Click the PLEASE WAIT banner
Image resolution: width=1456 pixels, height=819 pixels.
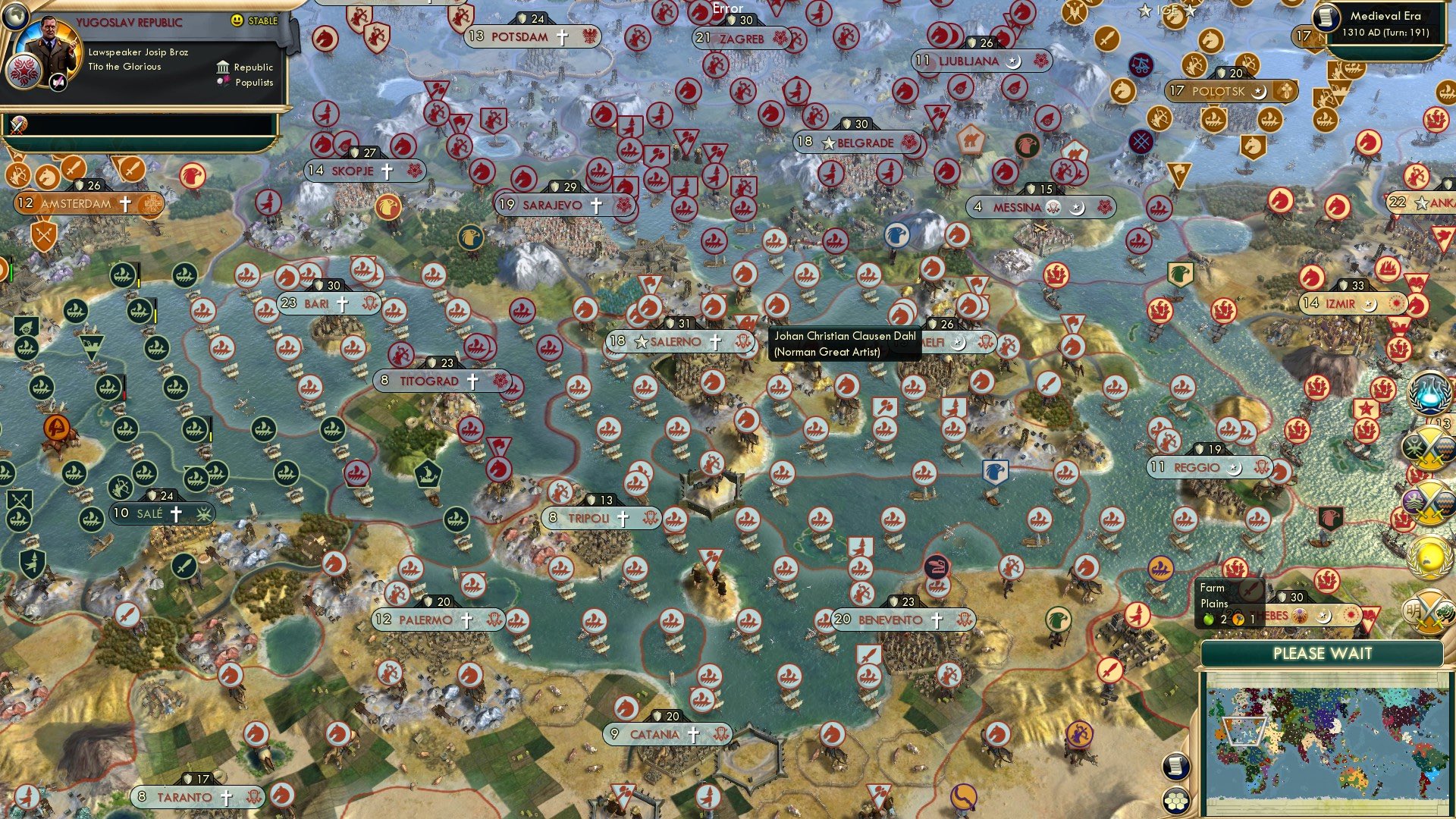pos(1323,653)
